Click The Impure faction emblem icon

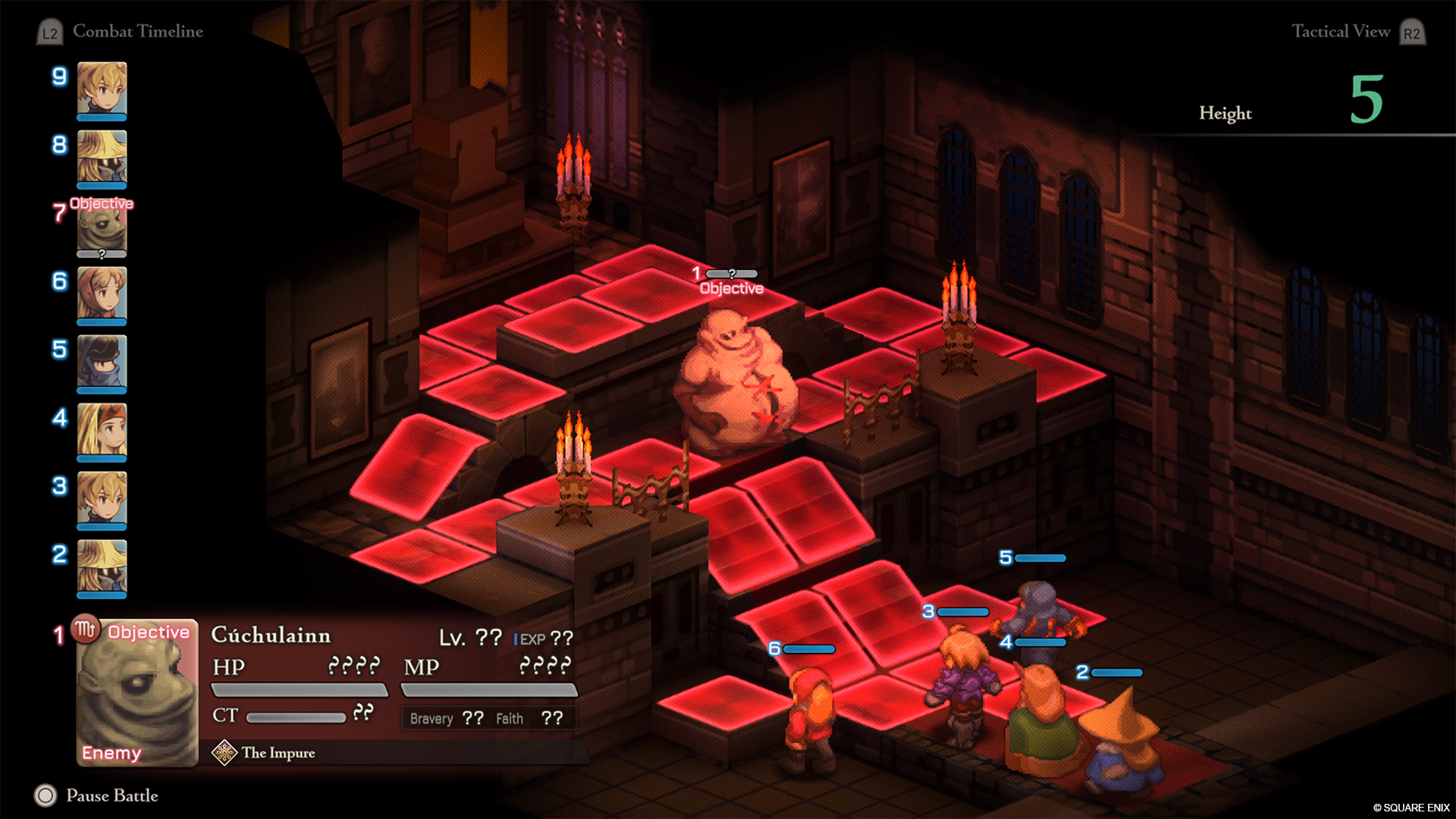click(x=225, y=752)
